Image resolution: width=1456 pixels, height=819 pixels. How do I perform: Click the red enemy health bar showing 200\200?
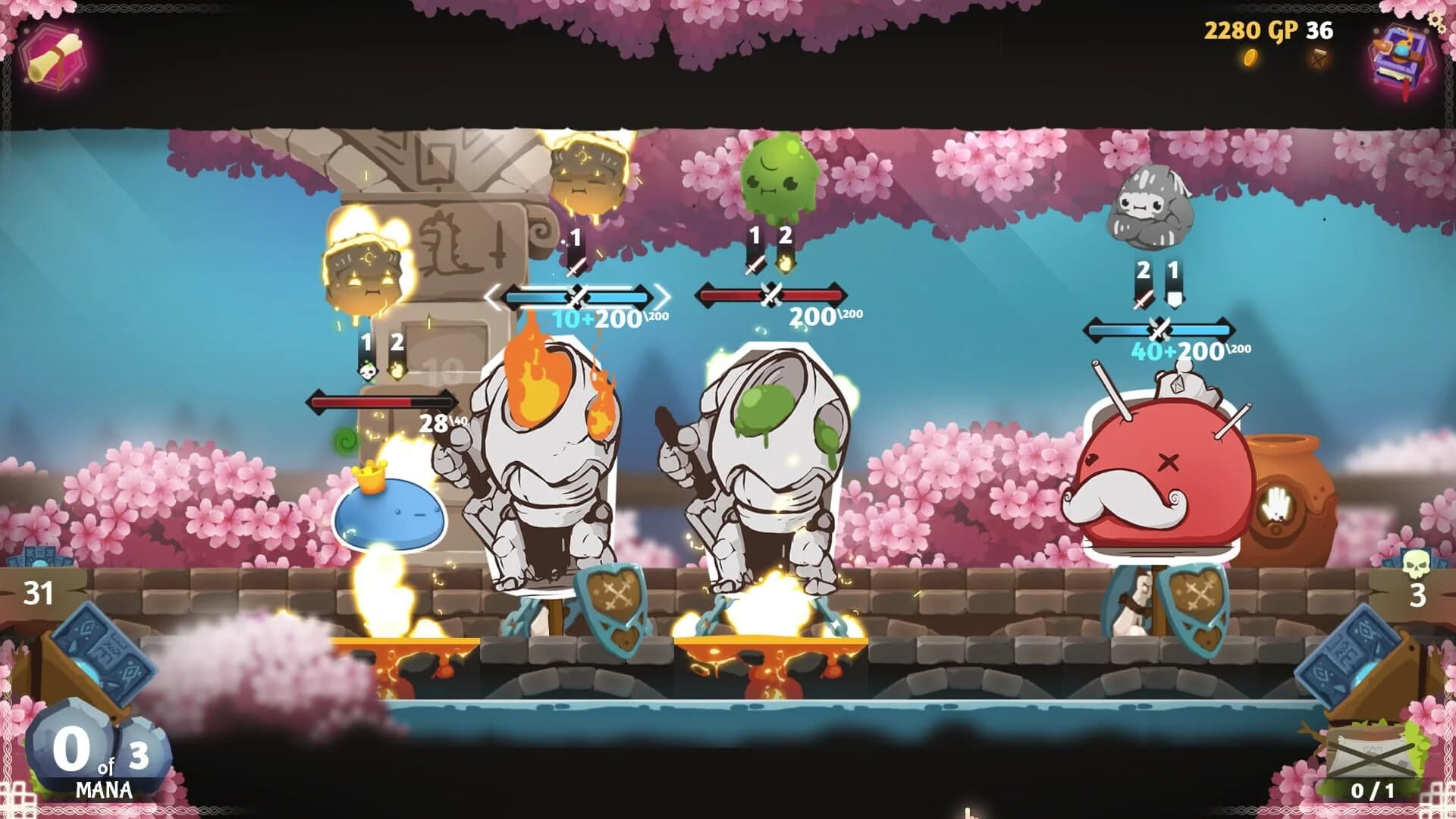[772, 292]
